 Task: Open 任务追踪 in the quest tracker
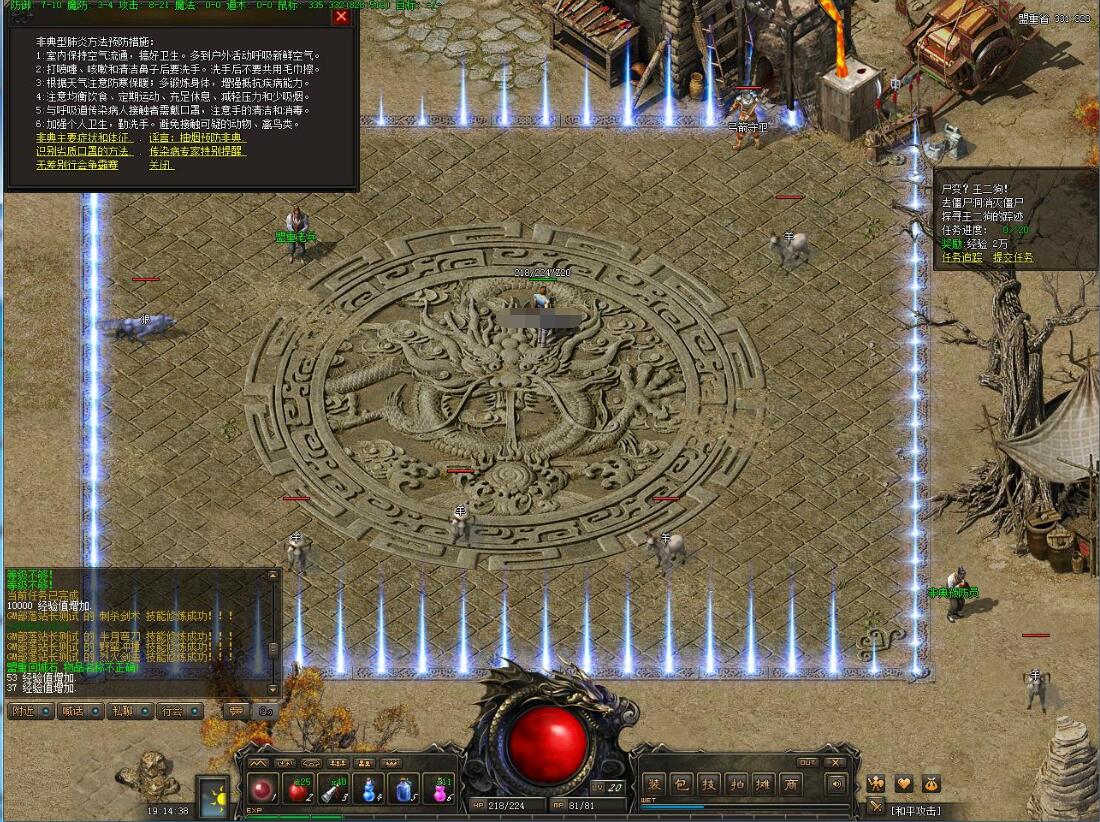click(x=962, y=257)
